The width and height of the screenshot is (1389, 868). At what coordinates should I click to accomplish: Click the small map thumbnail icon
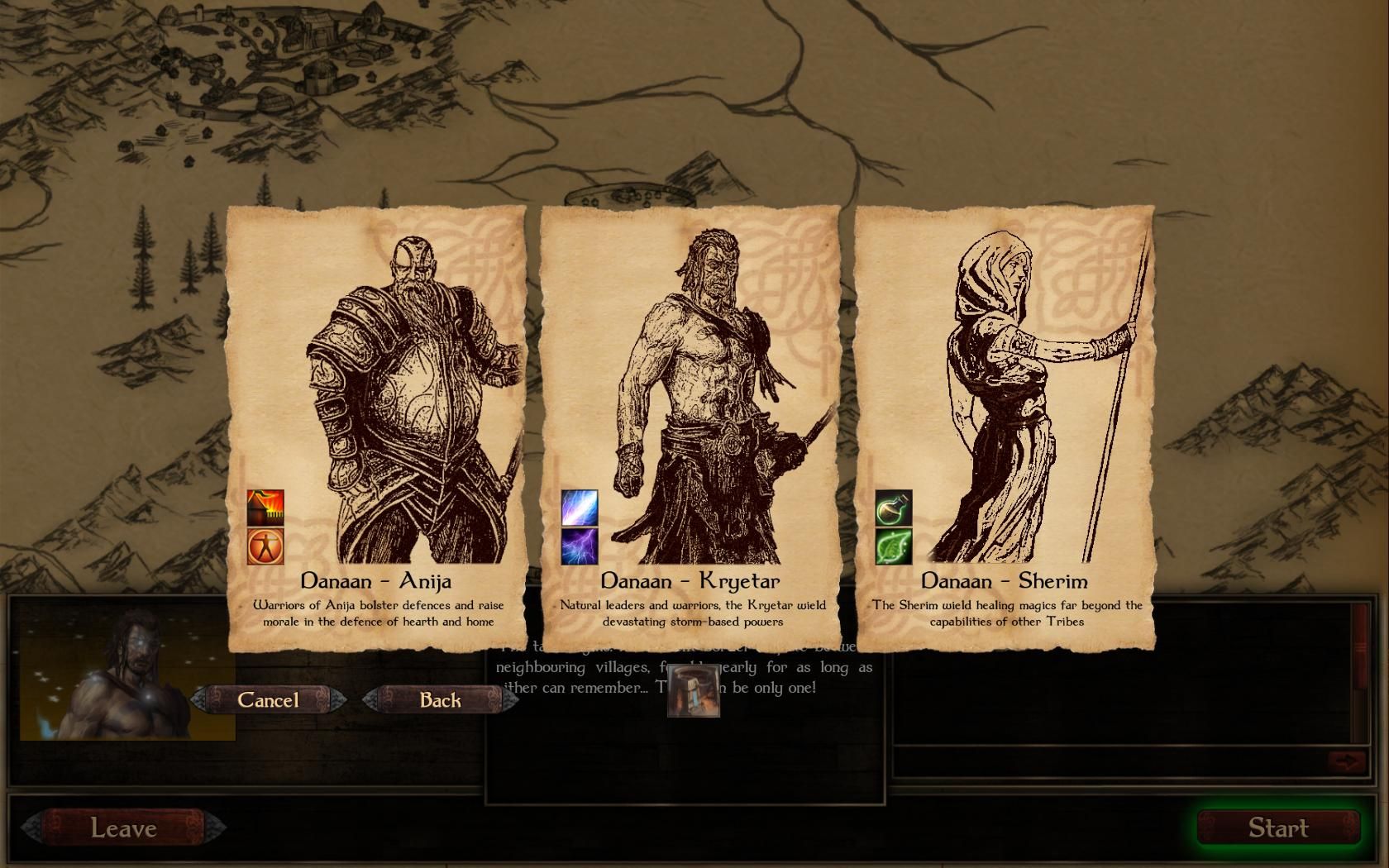(x=694, y=692)
